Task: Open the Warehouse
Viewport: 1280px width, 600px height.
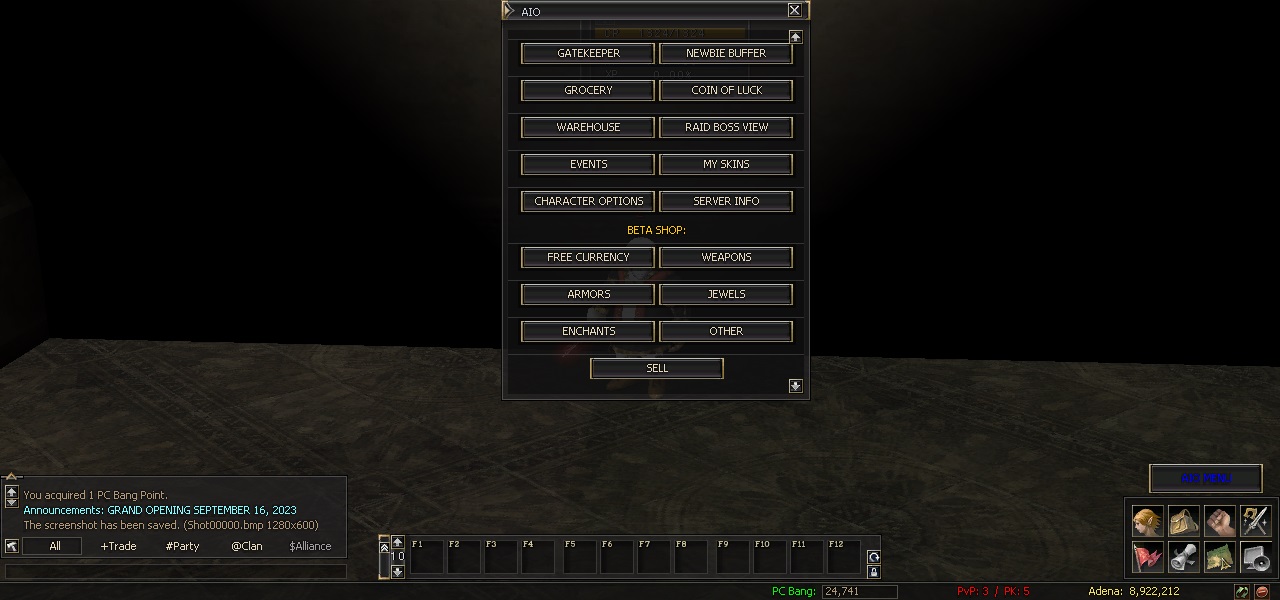Action: (588, 127)
